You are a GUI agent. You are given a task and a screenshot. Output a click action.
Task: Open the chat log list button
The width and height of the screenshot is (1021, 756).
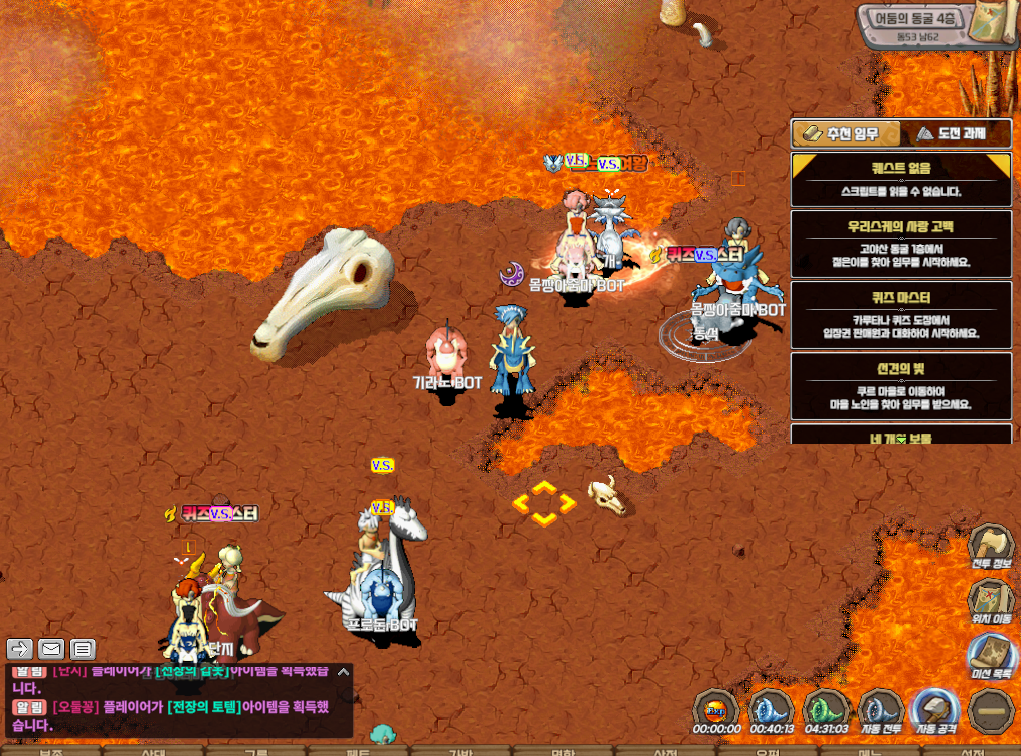point(82,649)
